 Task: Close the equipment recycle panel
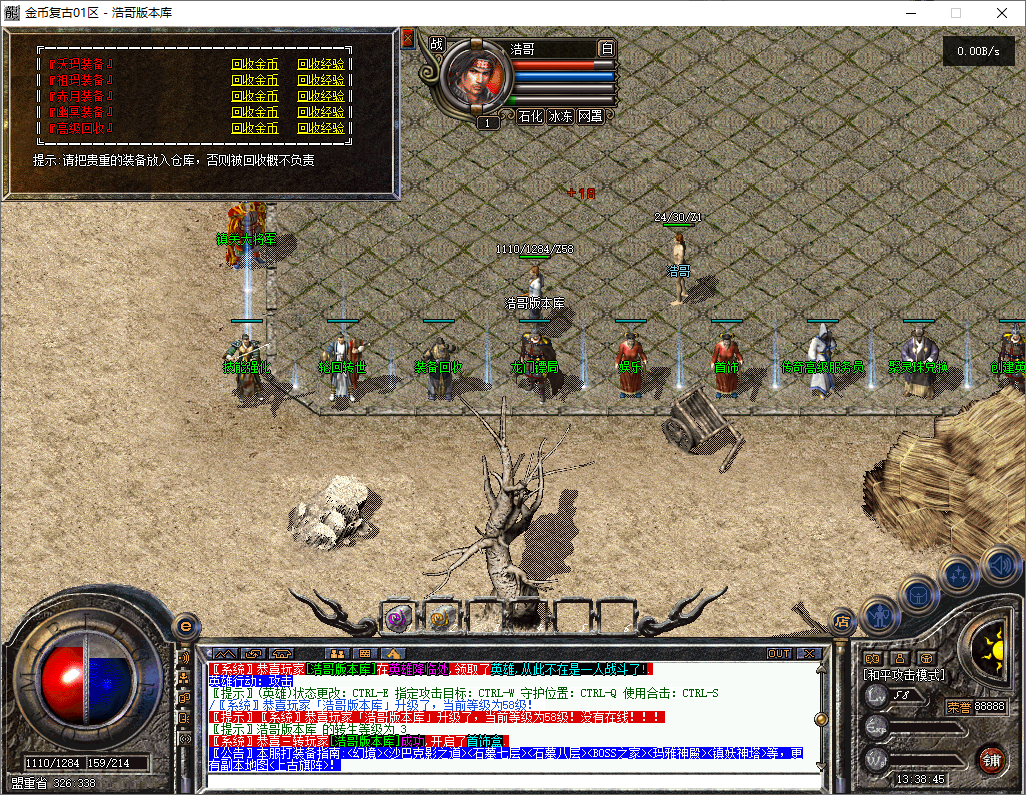pos(407,39)
